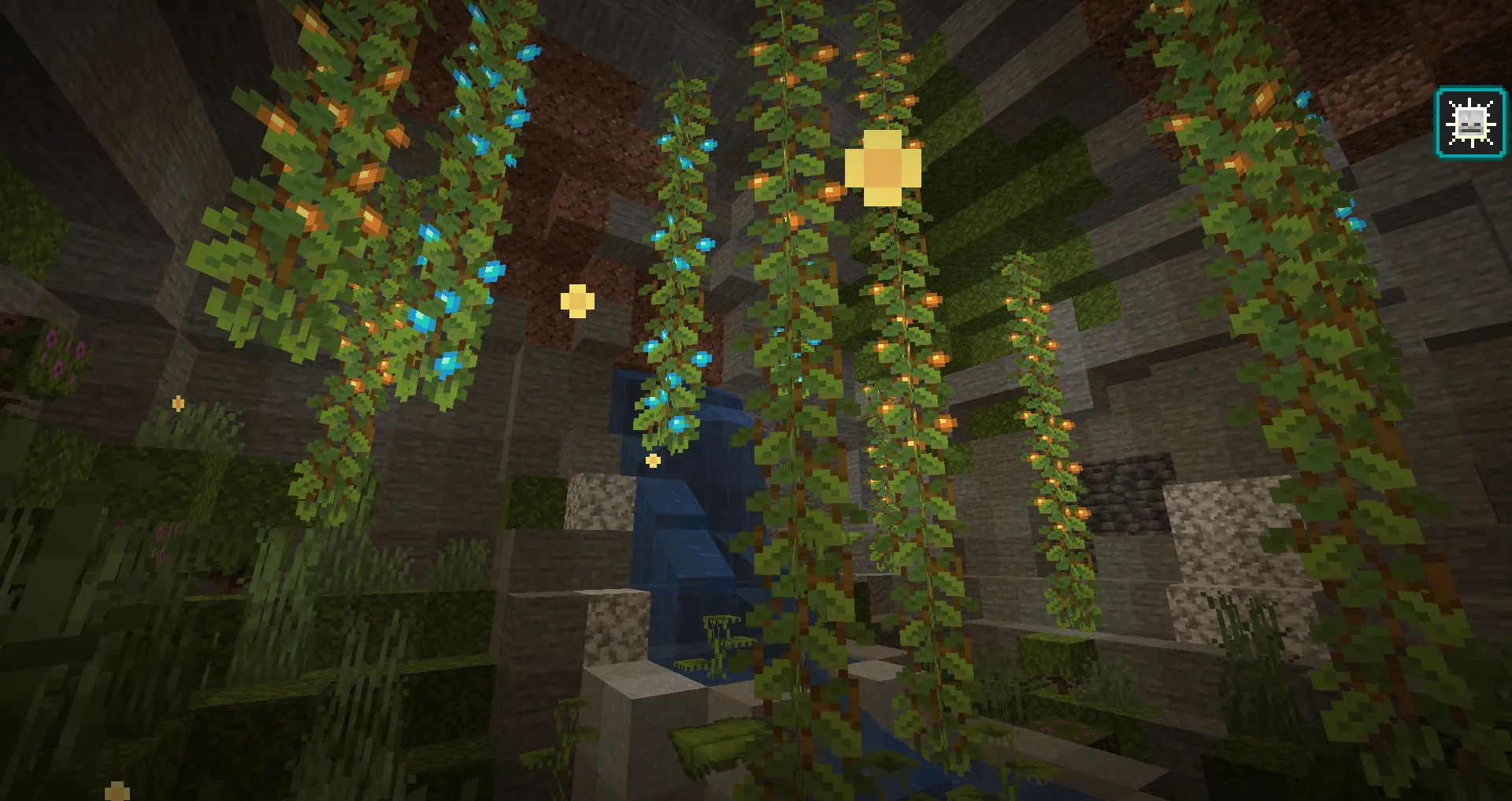Click the glowing skeleton status effect icon
1512x801 pixels.
(x=1469, y=122)
